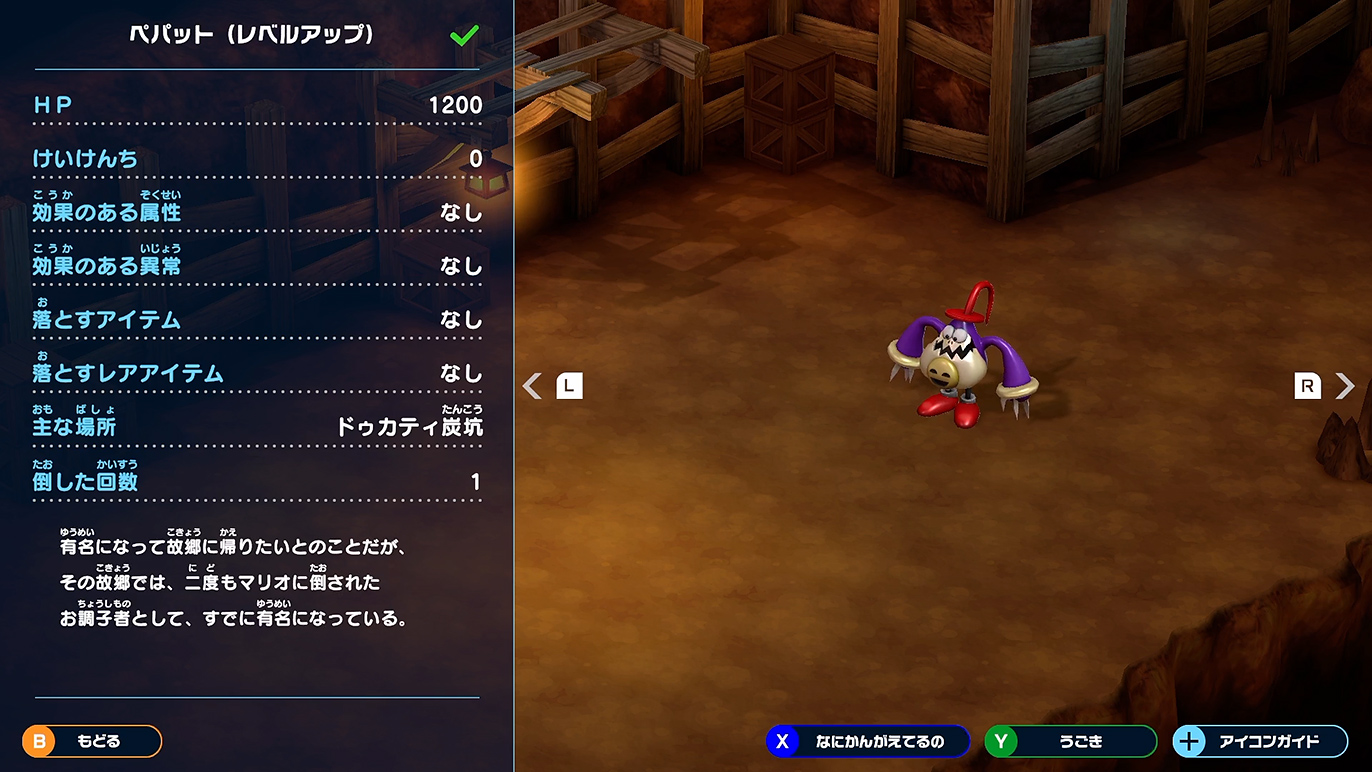Play the monster's うごき animation
Viewport: 1372px width, 772px height.
pos(1070,741)
